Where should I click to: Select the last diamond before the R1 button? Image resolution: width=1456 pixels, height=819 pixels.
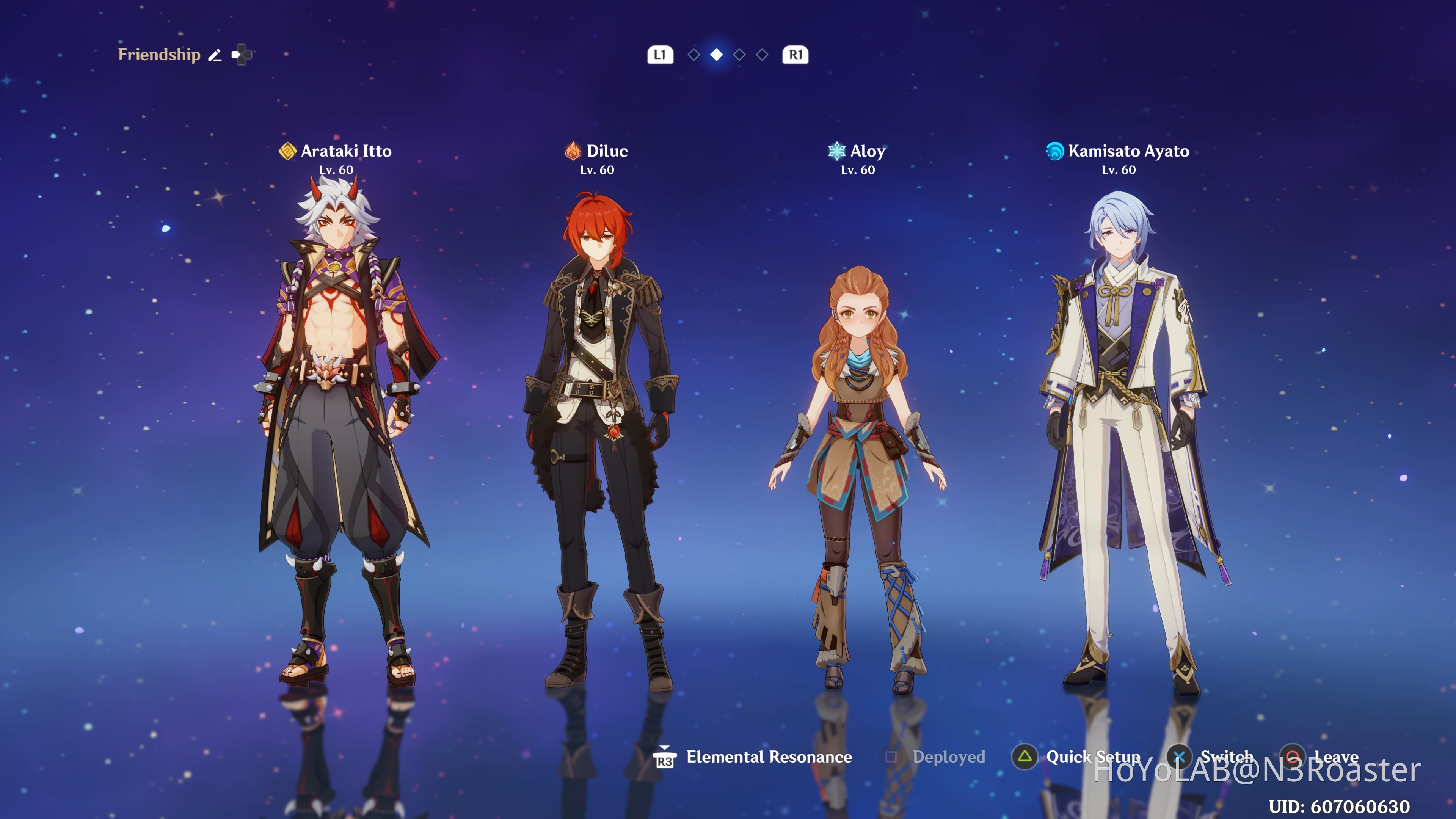tap(763, 55)
